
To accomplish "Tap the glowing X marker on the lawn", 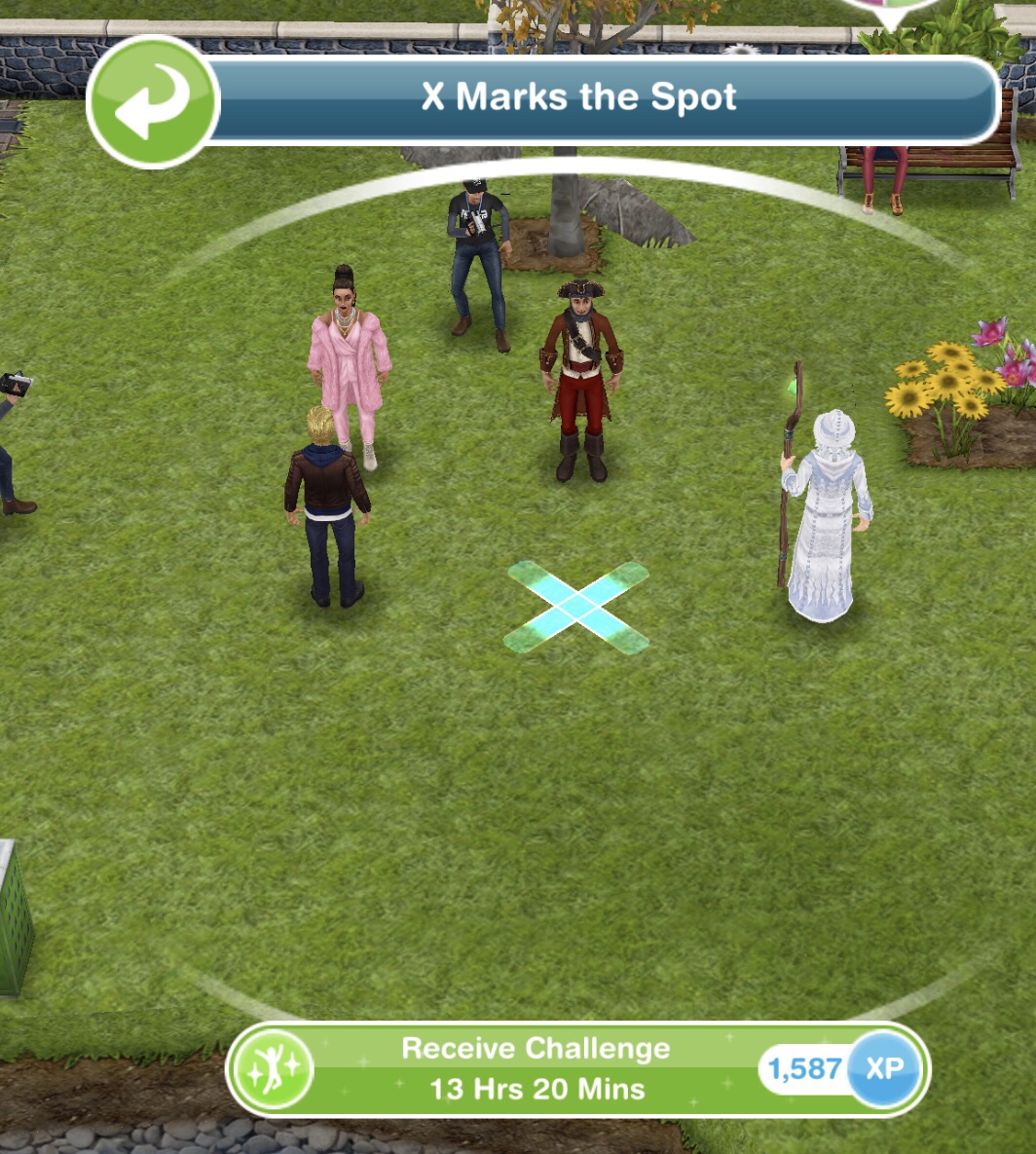I will pos(576,608).
